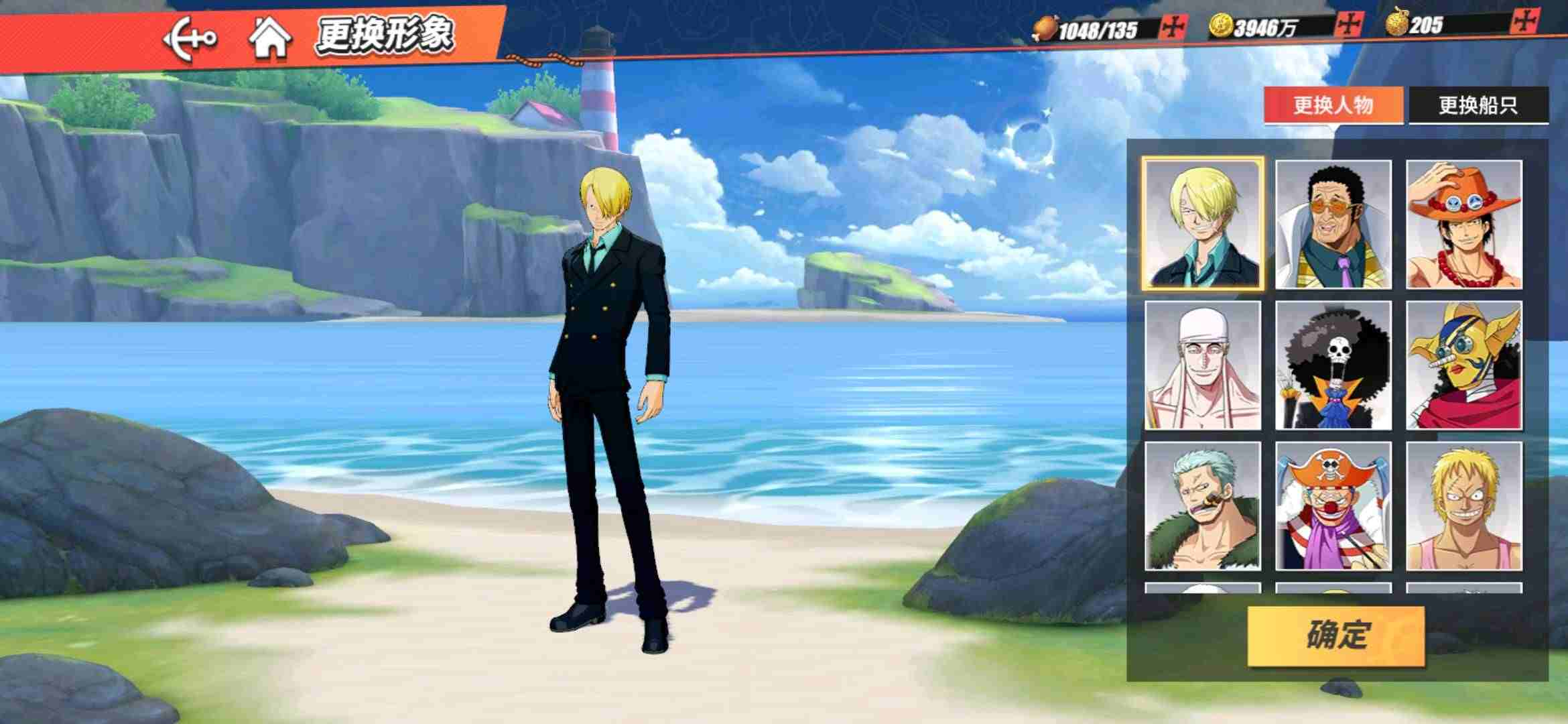The width and height of the screenshot is (1568, 724).
Task: Choose the Buggy clown pirate portrait
Action: point(1333,506)
